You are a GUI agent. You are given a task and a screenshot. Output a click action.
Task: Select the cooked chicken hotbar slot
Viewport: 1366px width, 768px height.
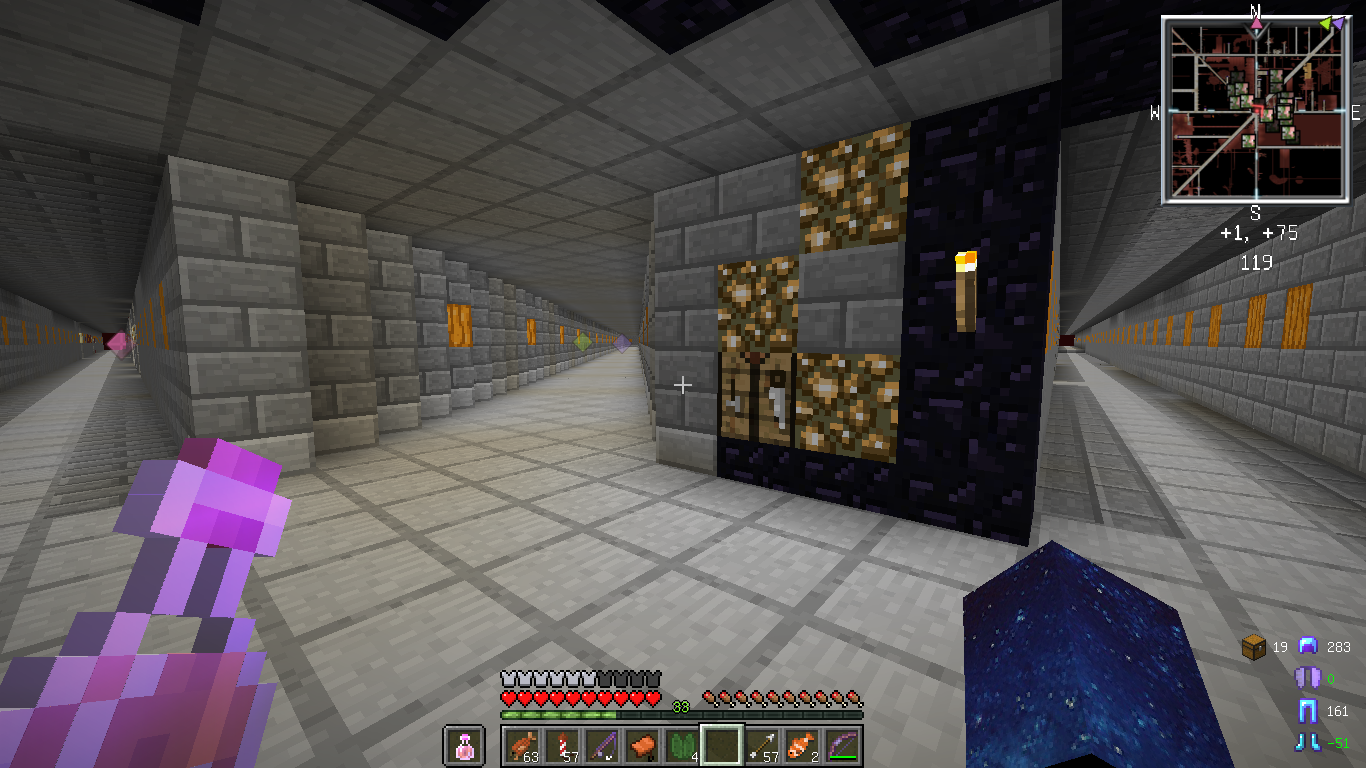[521, 746]
